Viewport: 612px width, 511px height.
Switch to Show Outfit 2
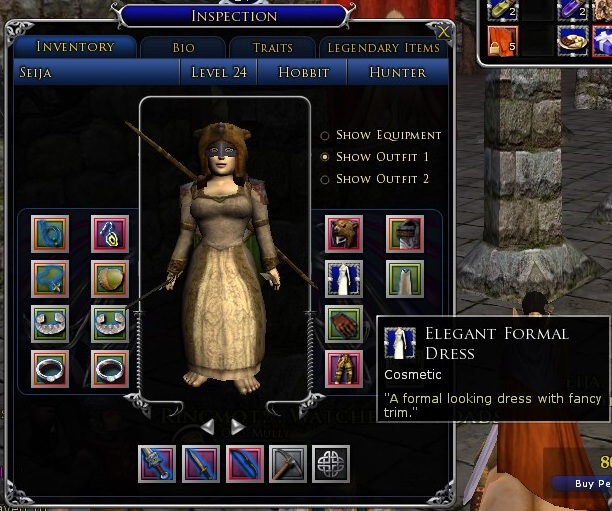click(325, 179)
